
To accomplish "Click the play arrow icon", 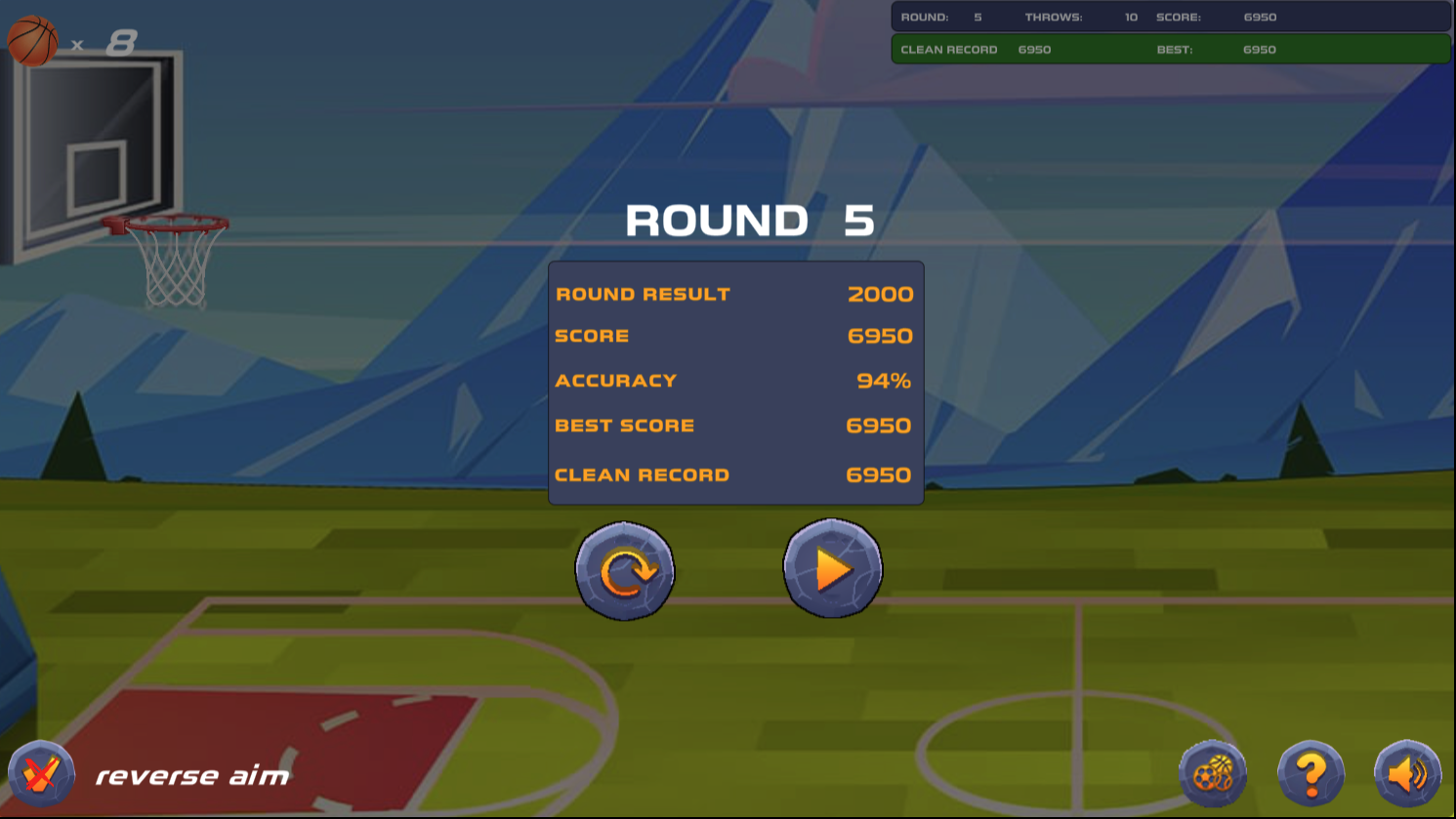I will tap(831, 568).
